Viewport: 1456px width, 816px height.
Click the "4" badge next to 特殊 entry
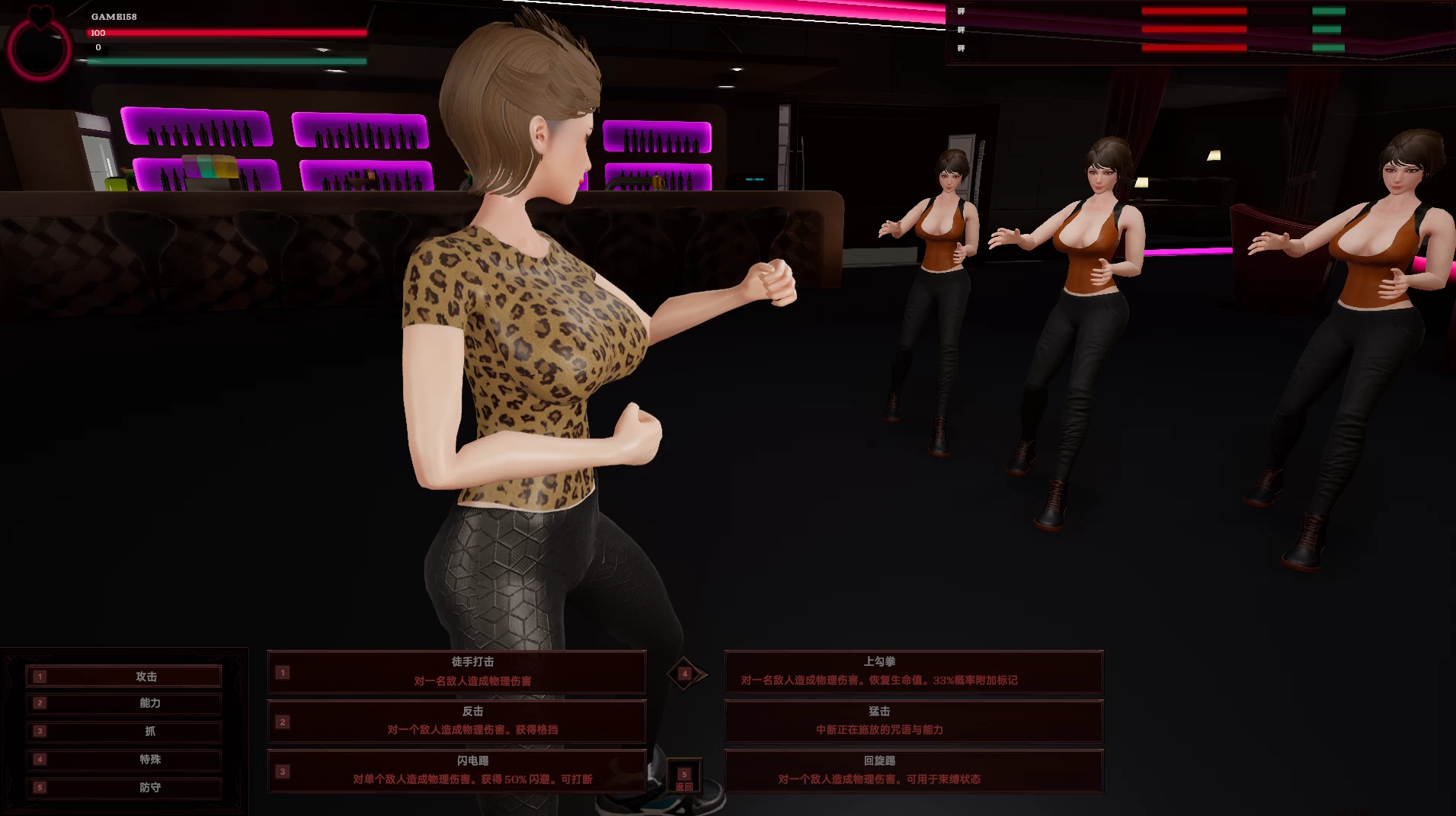point(40,759)
